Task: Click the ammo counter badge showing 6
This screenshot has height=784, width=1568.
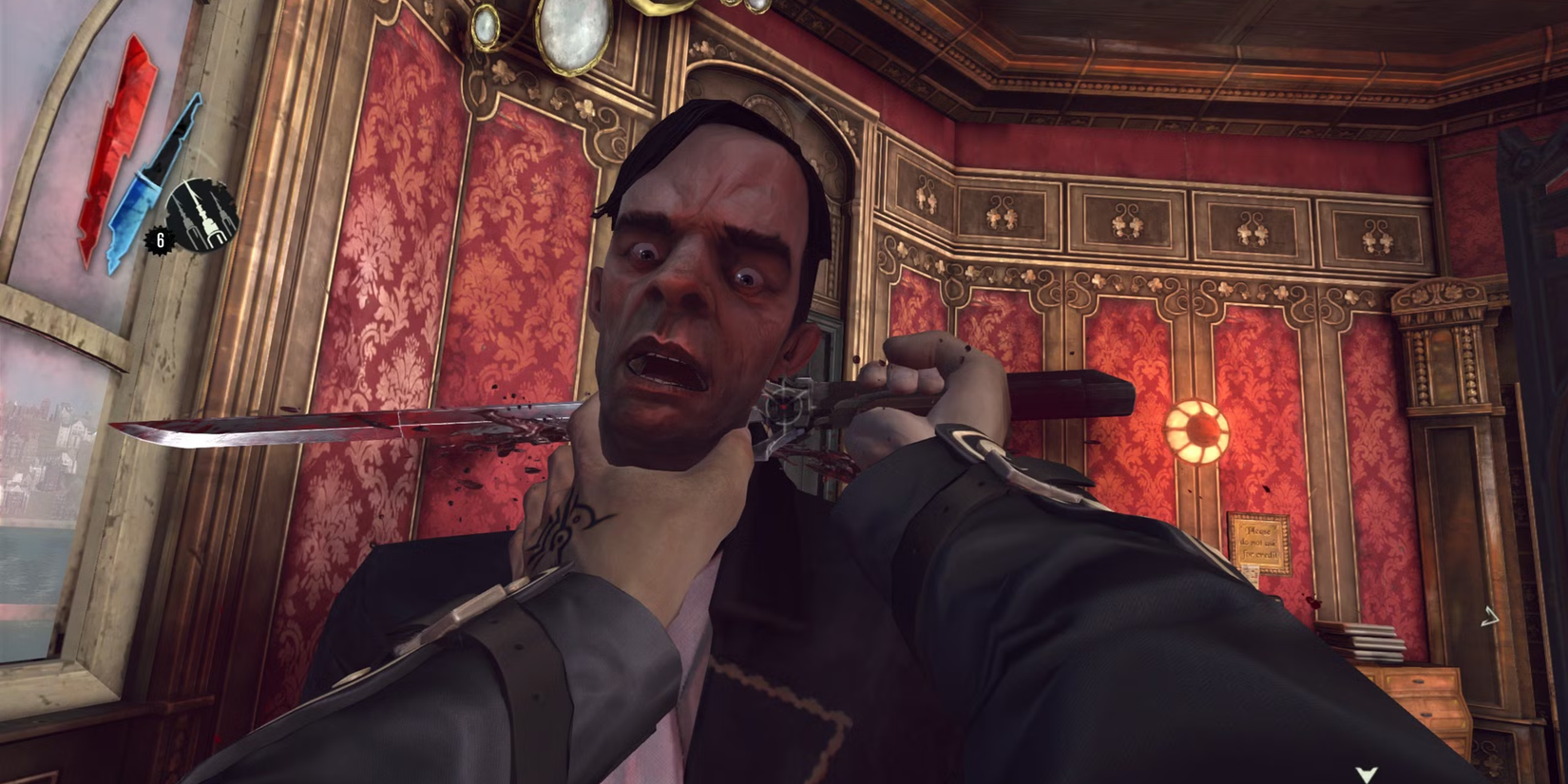Action: coord(159,241)
